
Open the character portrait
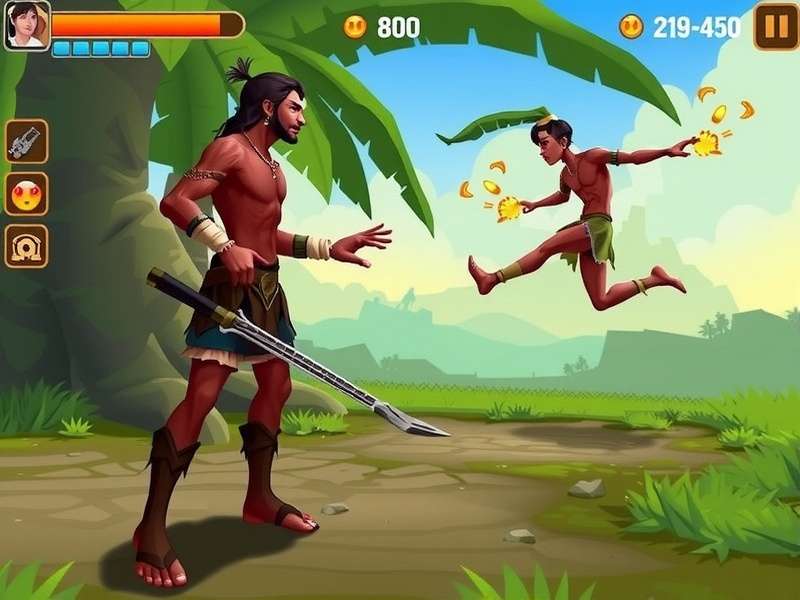click(26, 25)
